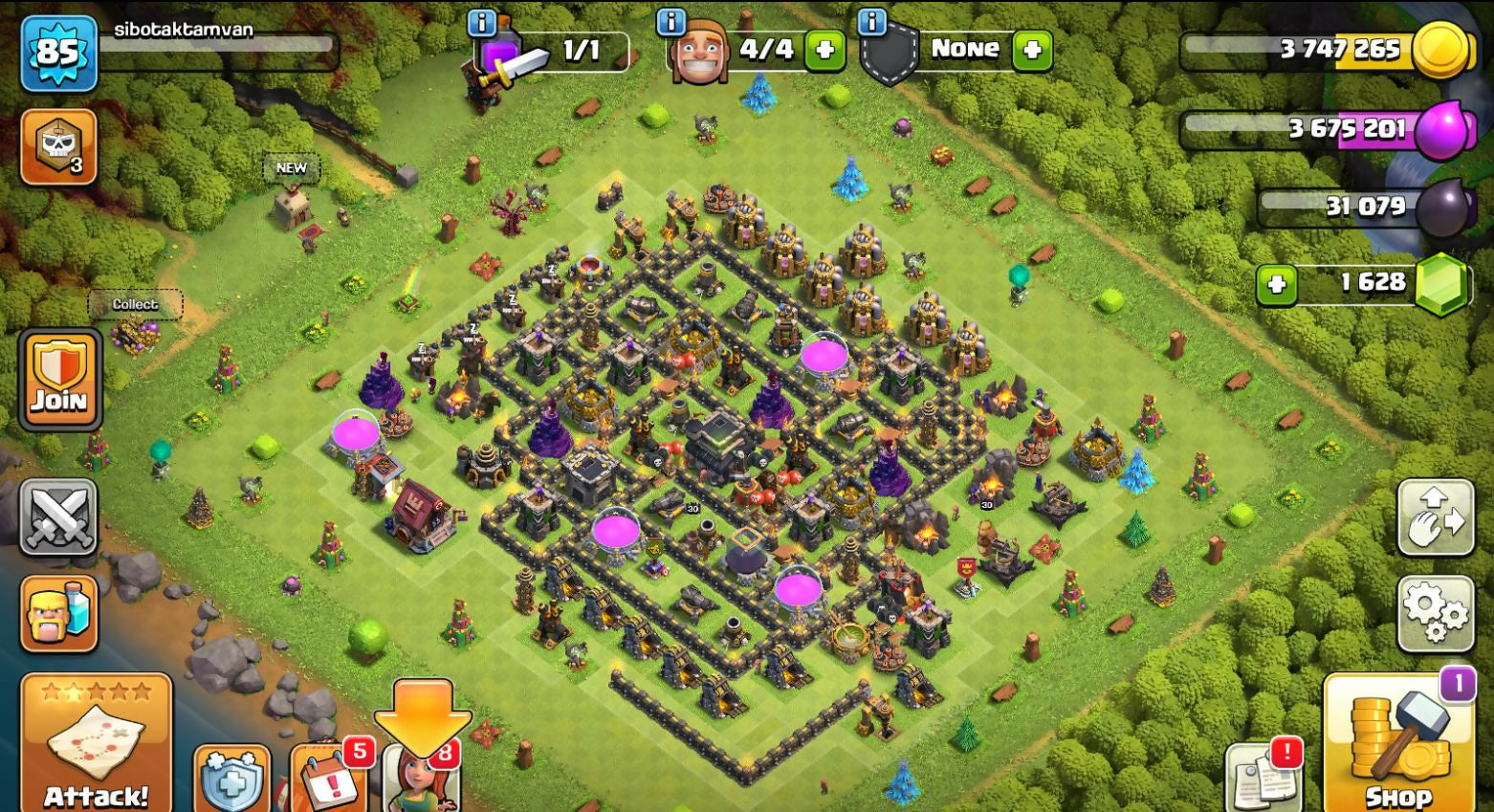Show info for the army sword counter
The image size is (1494, 812).
[481, 22]
